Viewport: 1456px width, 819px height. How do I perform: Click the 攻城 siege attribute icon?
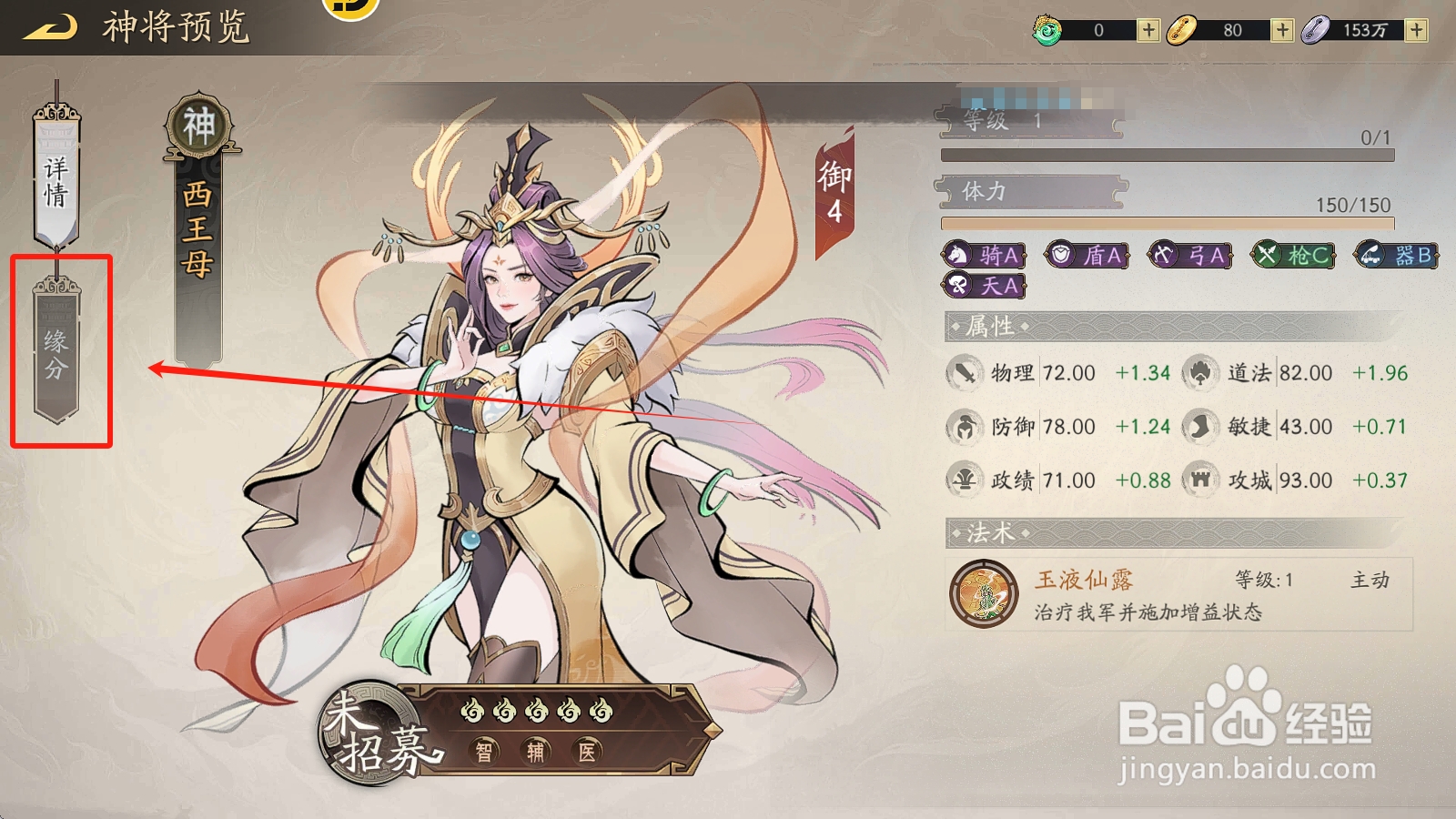point(1199,480)
